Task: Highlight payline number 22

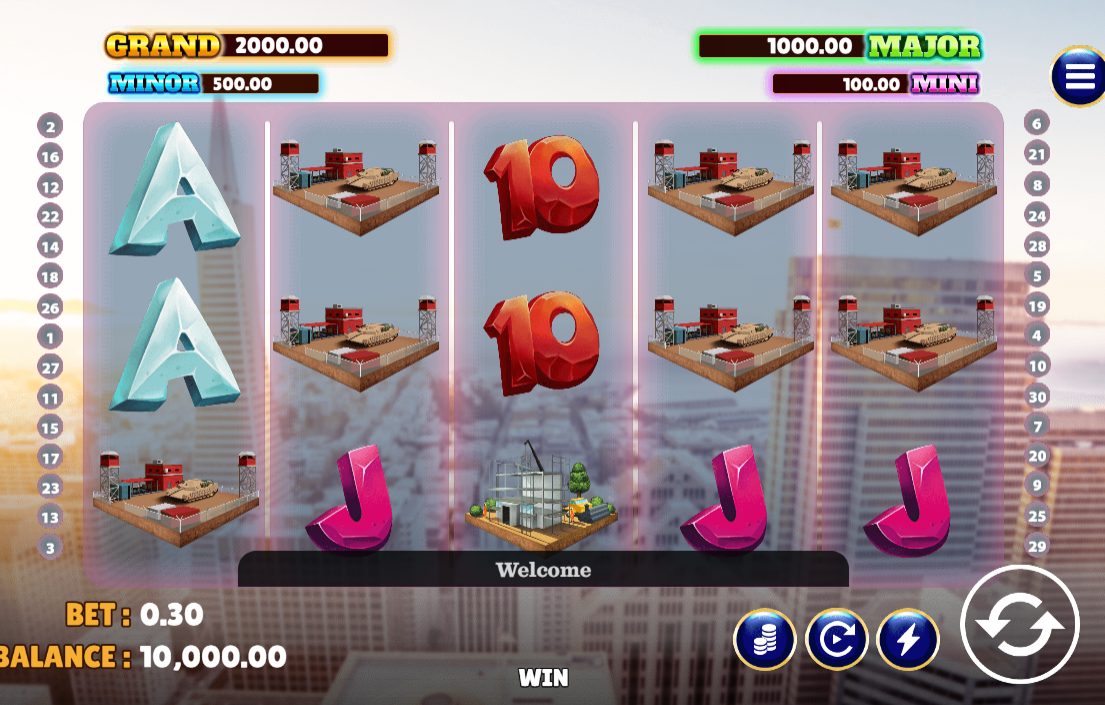Action: point(50,216)
